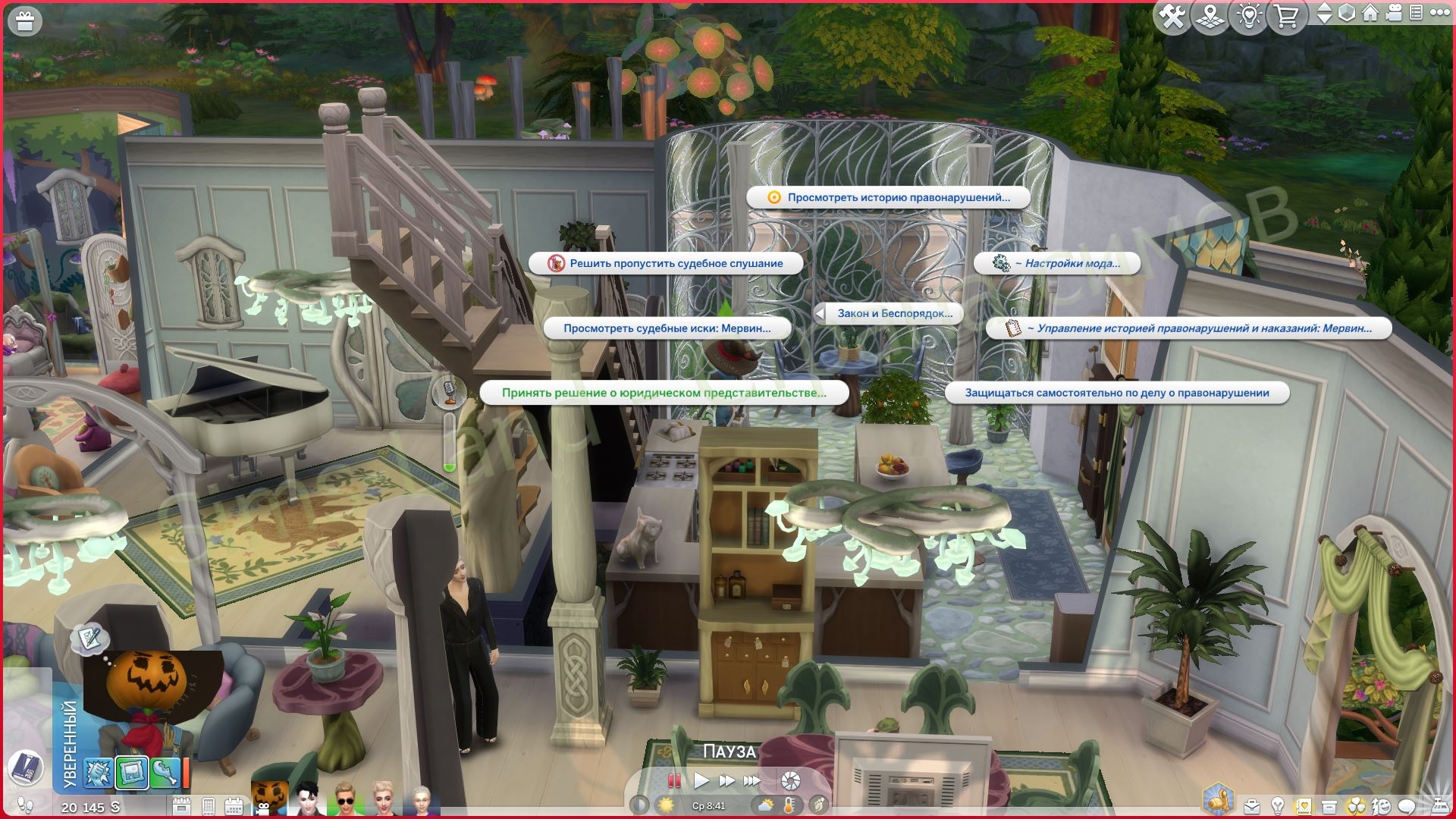The height and width of the screenshot is (819, 1456).
Task: Click the pause playback button
Action: 673,780
